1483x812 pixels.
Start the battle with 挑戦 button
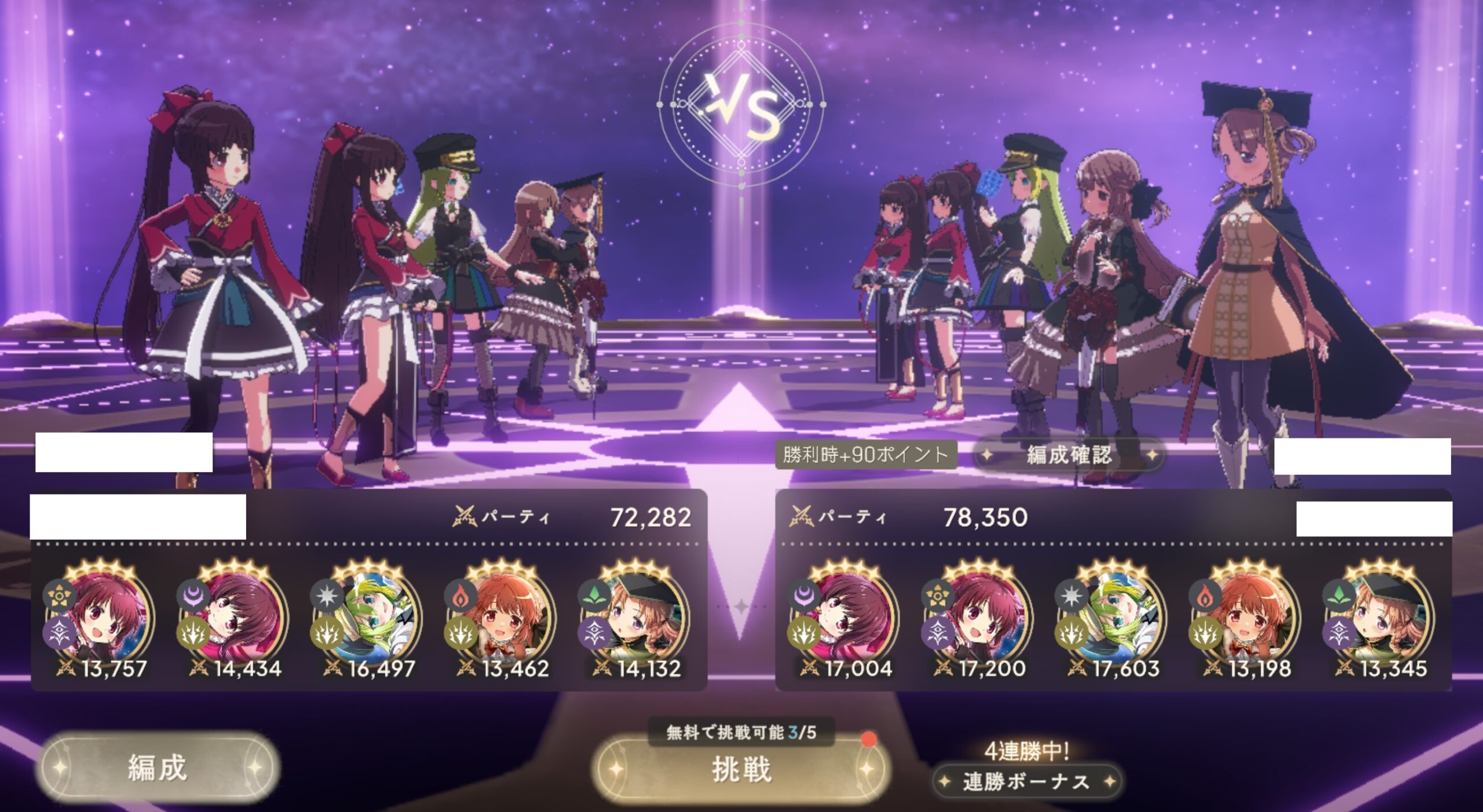(741, 770)
